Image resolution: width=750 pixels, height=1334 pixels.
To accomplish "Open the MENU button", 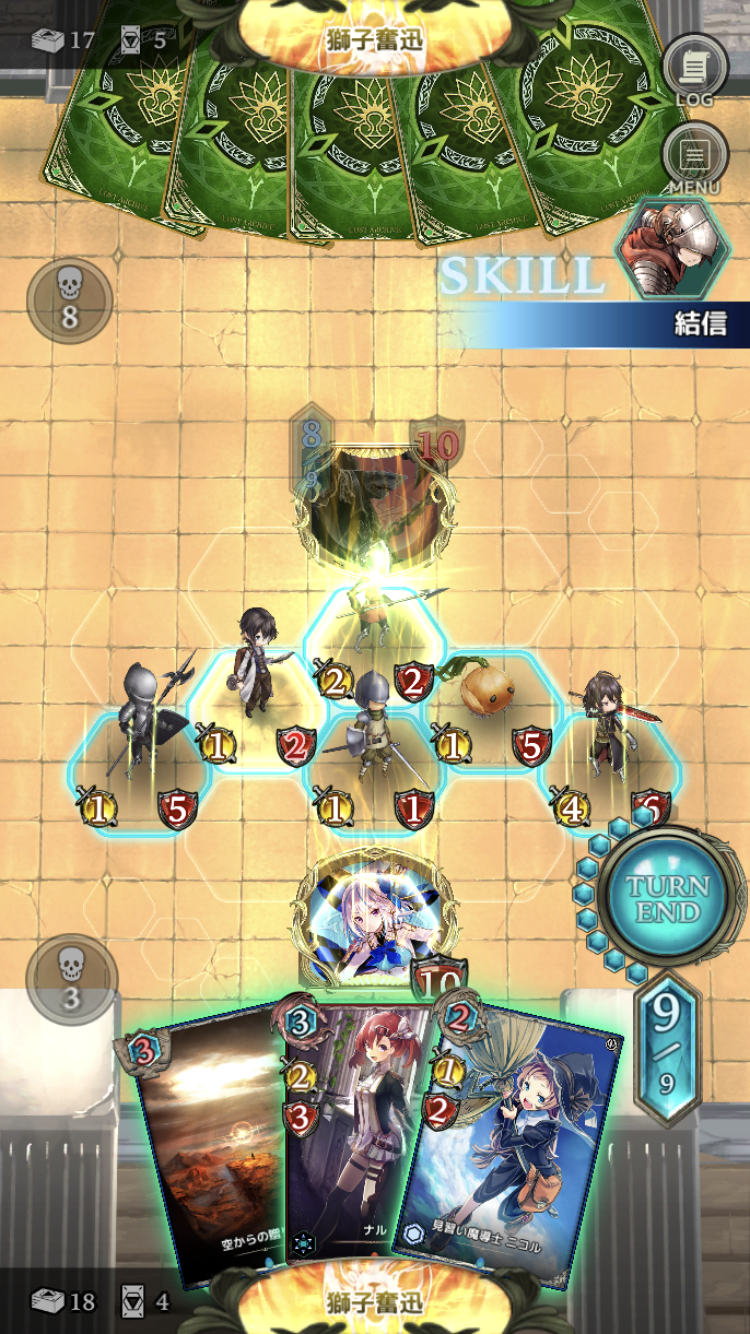I will tap(695, 158).
